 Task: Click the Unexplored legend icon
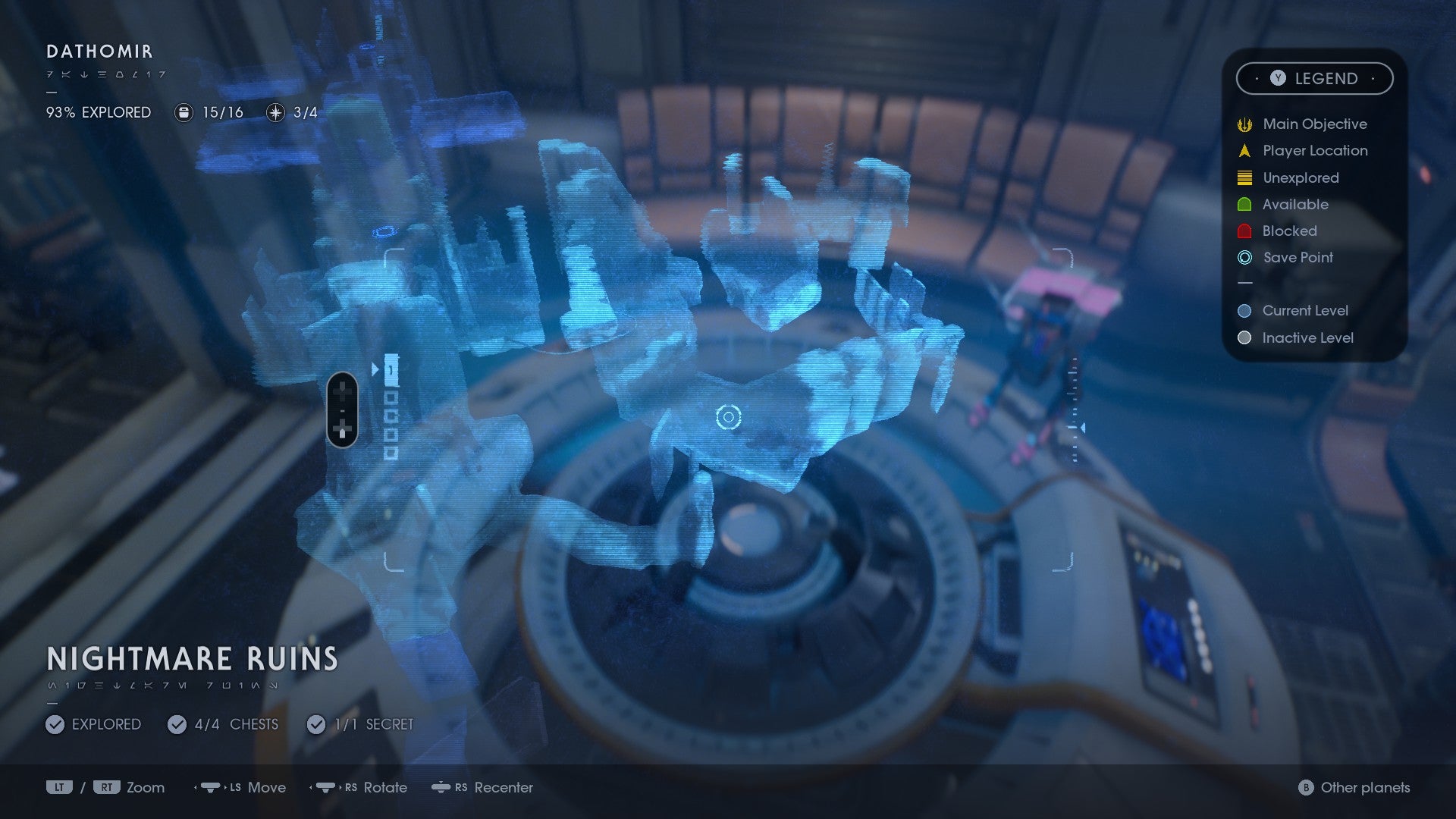pos(1244,177)
